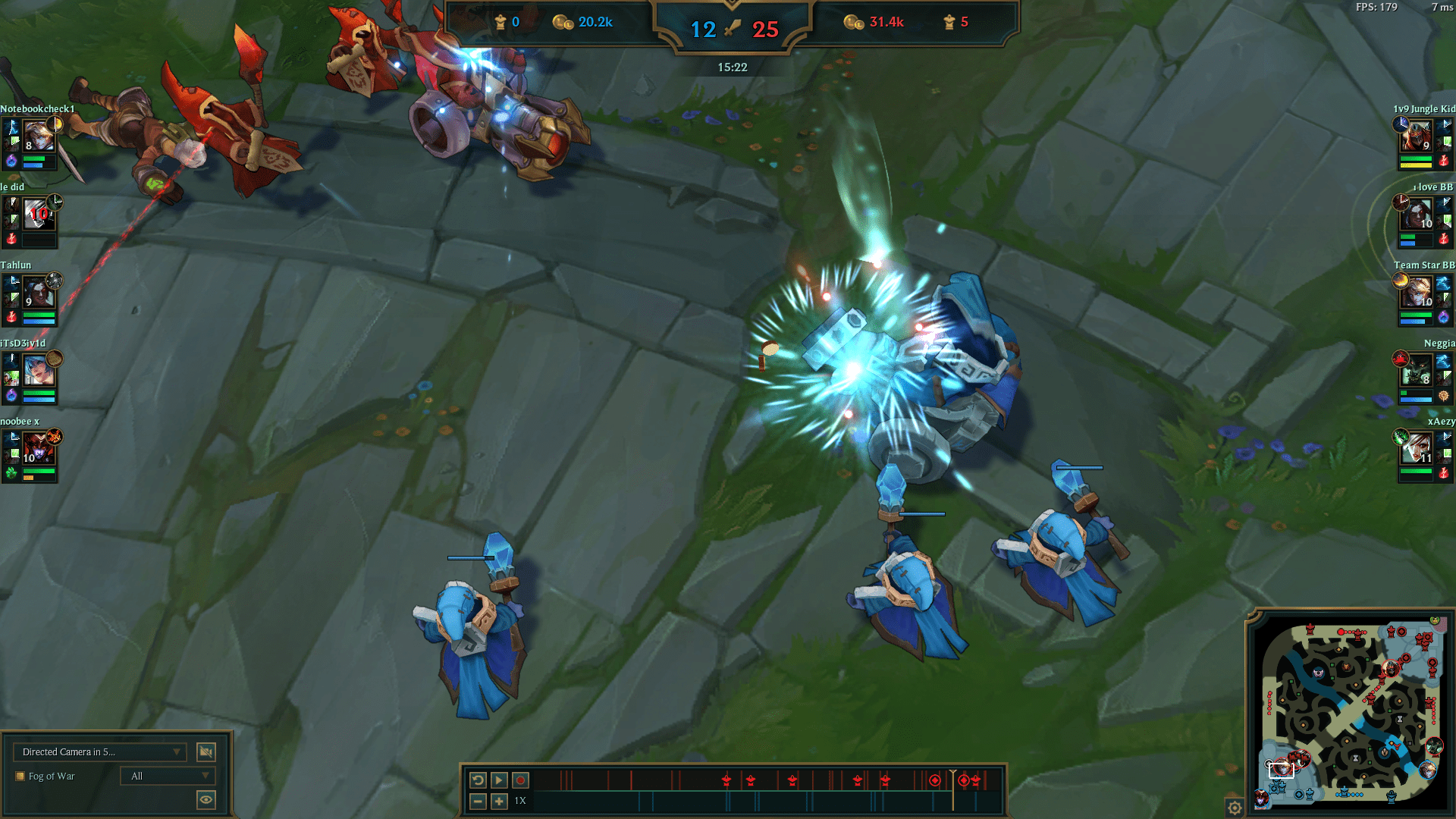Open the All dropdown's arrow selector

(x=203, y=776)
